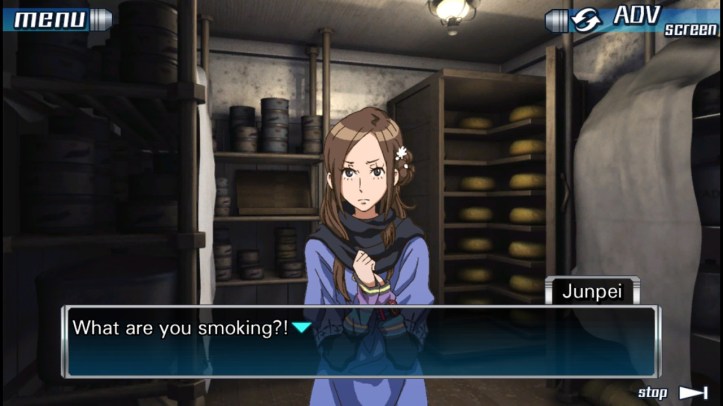This screenshot has height=406, width=723.
Task: Advance the dialogue text box
Action: click(x=360, y=341)
